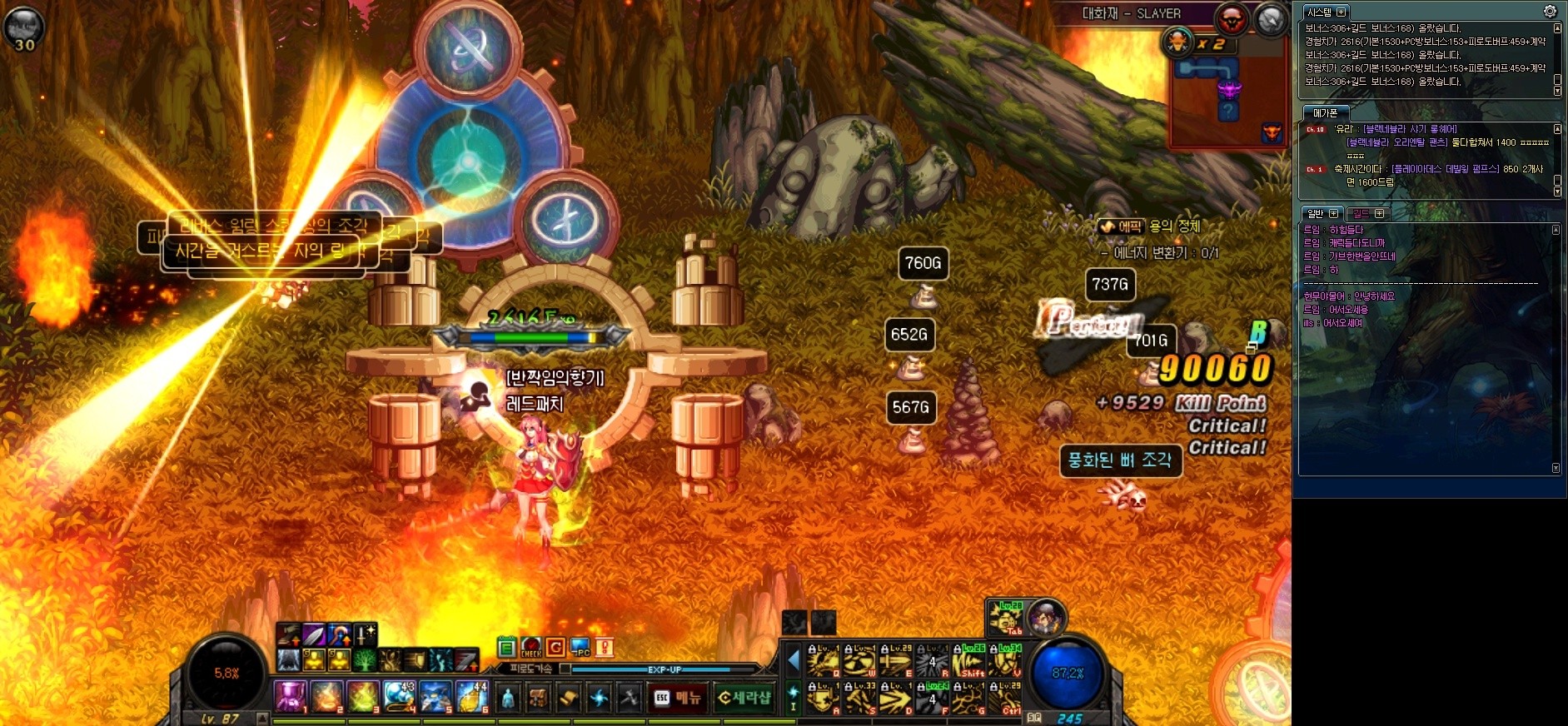1568x726 pixels.
Task: Click the red demon boss icon
Action: click(1231, 19)
